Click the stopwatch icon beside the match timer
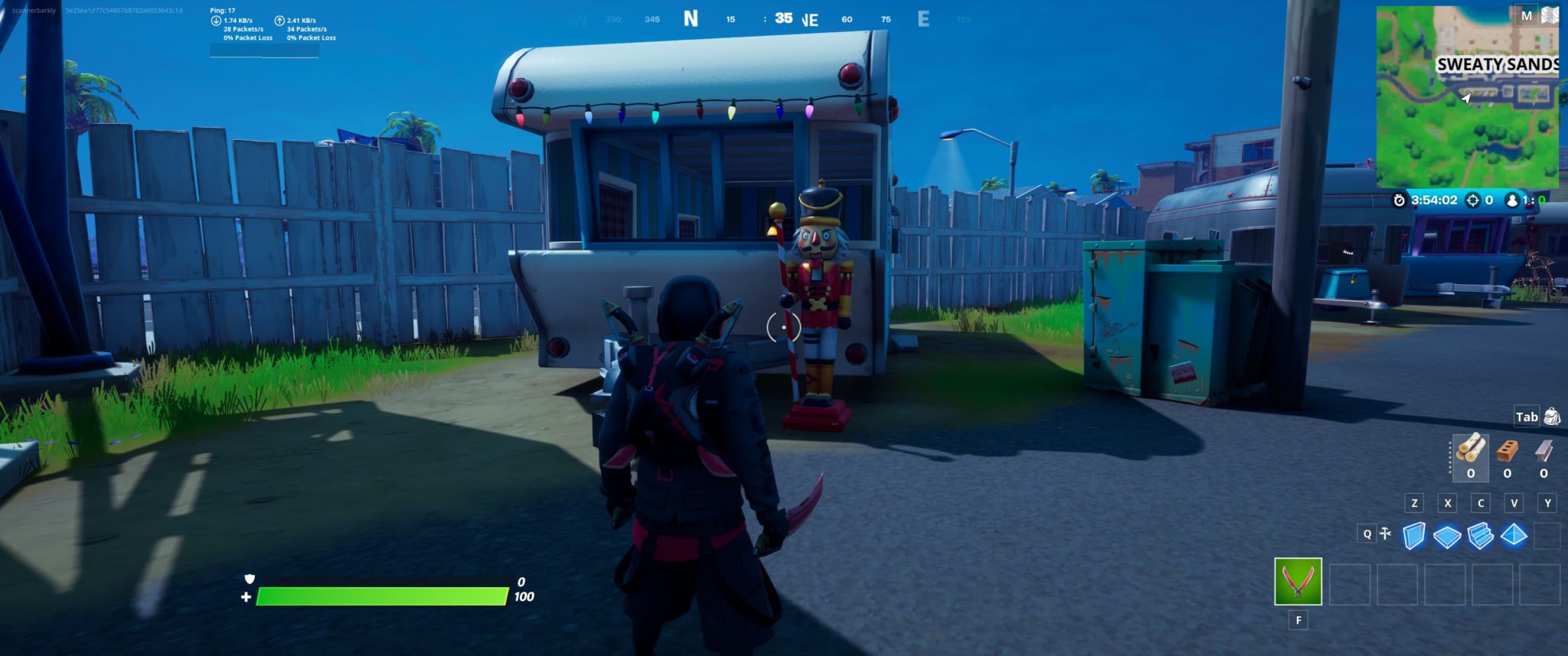Image resolution: width=1568 pixels, height=656 pixels. 1399,201
